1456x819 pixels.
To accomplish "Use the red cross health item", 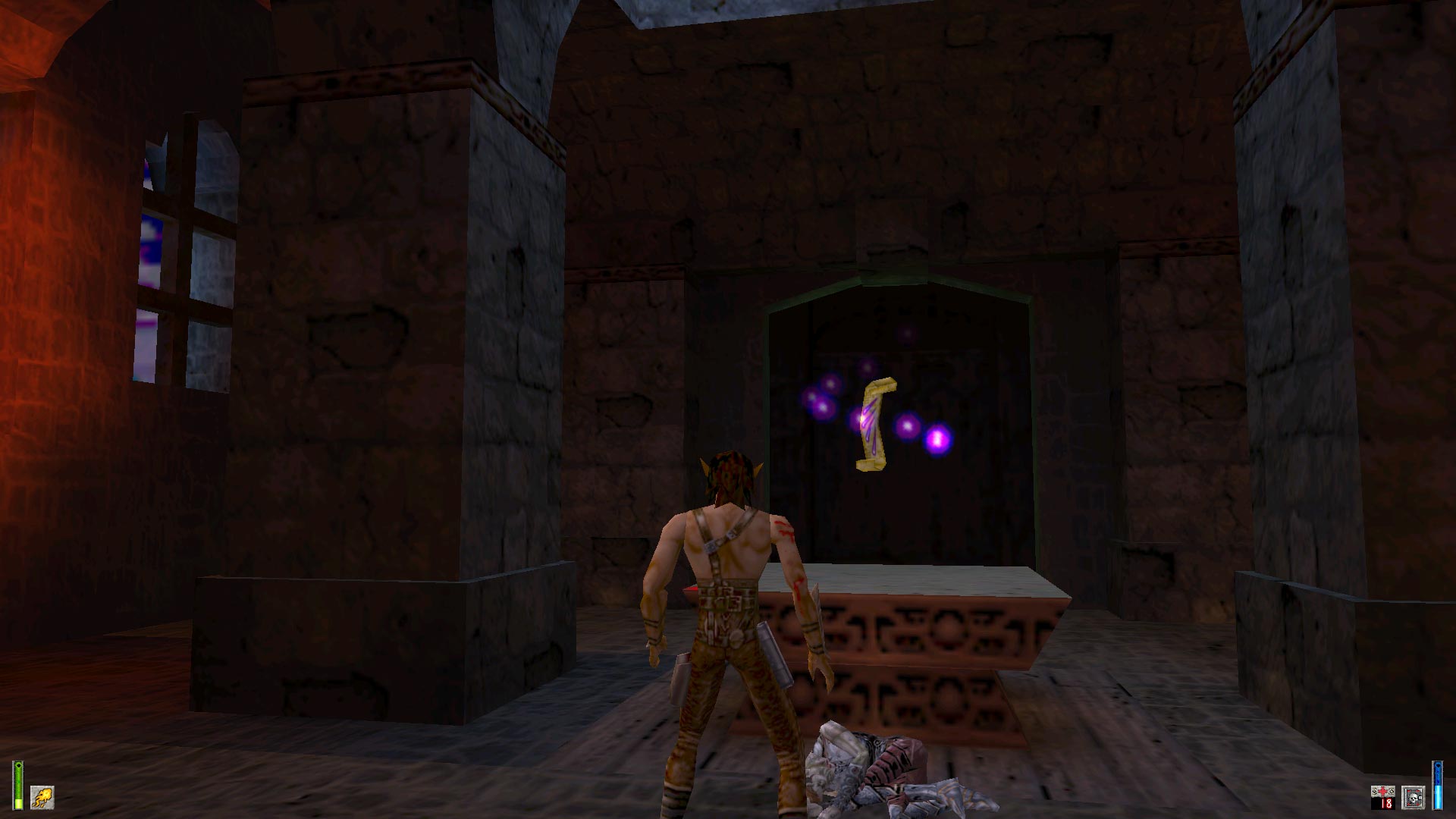I will click(1384, 793).
